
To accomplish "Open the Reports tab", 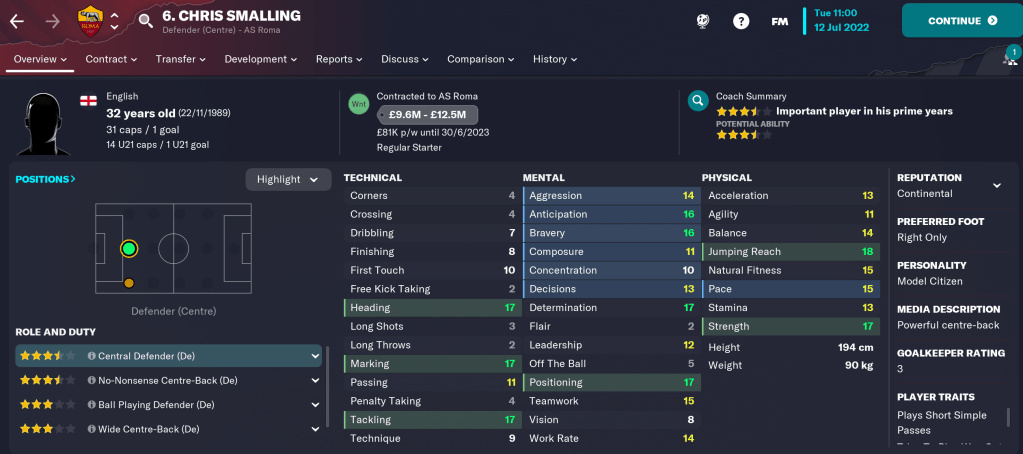I will [339, 59].
